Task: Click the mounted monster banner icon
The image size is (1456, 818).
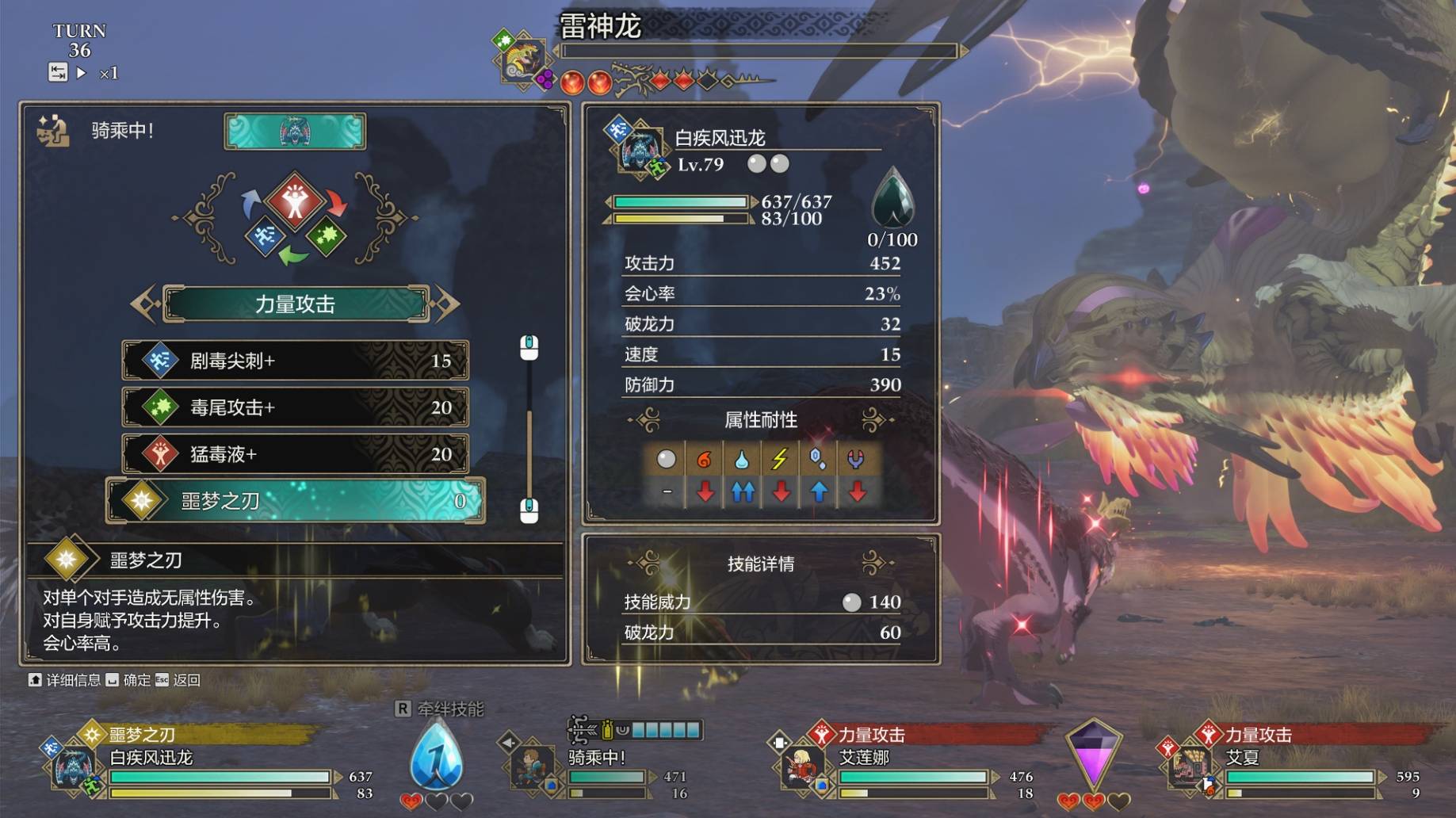Action: 295,131
